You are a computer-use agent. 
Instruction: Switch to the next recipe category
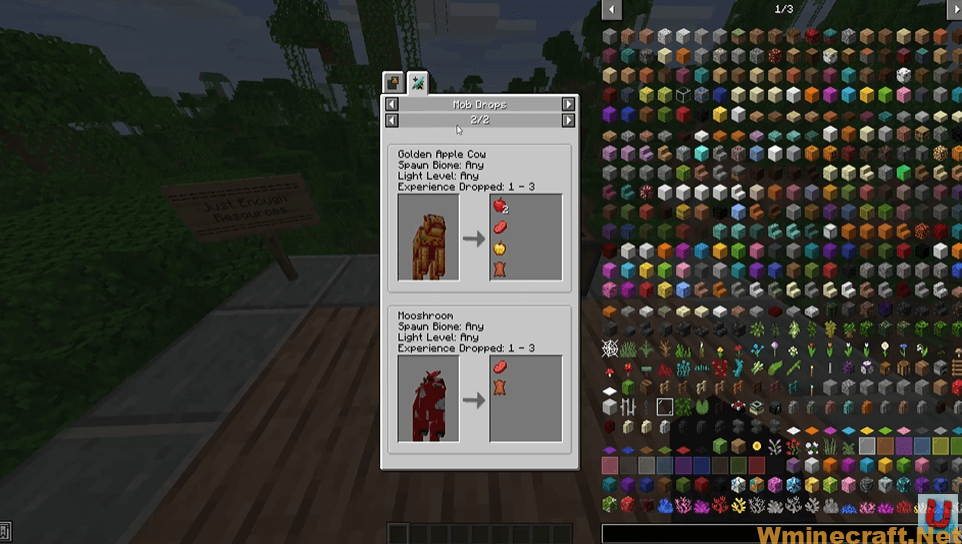568,104
